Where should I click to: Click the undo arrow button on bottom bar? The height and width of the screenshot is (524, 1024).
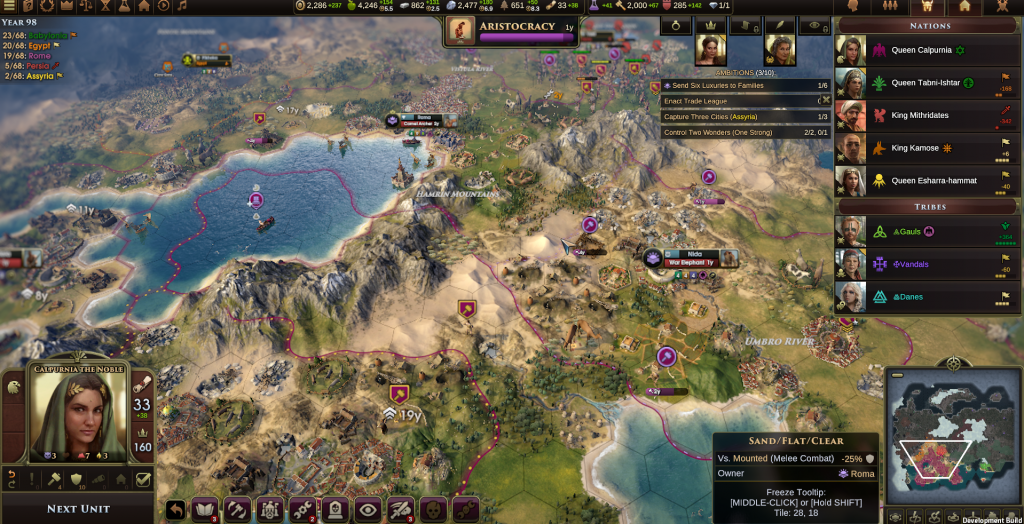[176, 509]
